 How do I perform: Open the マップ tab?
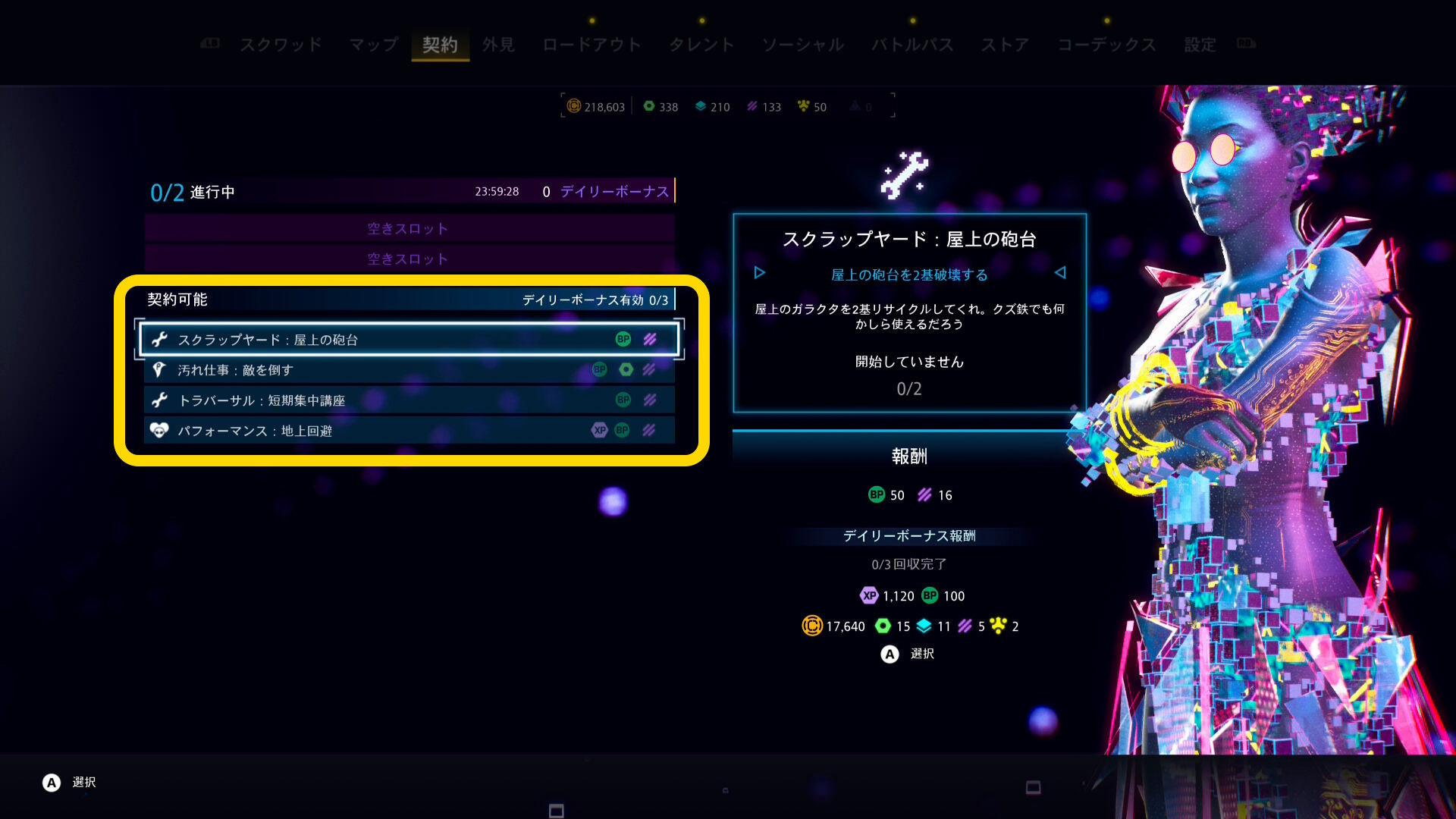pyautogui.click(x=373, y=45)
